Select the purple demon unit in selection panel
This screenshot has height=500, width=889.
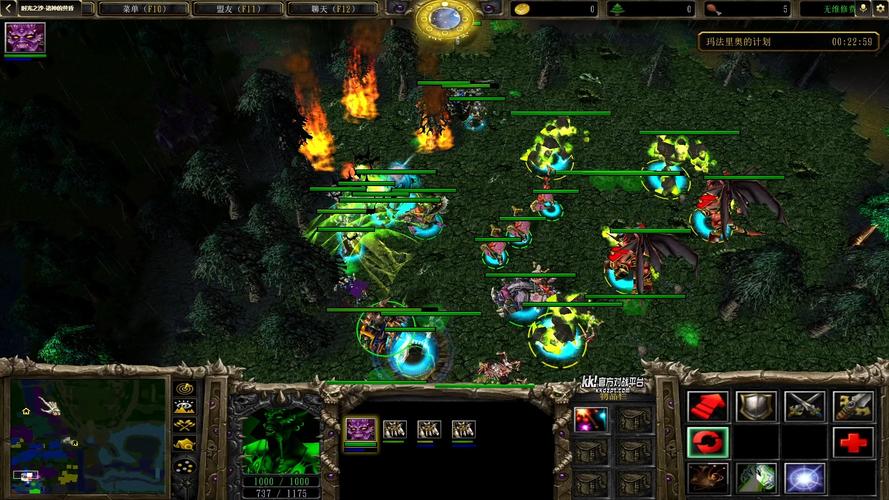(x=360, y=430)
